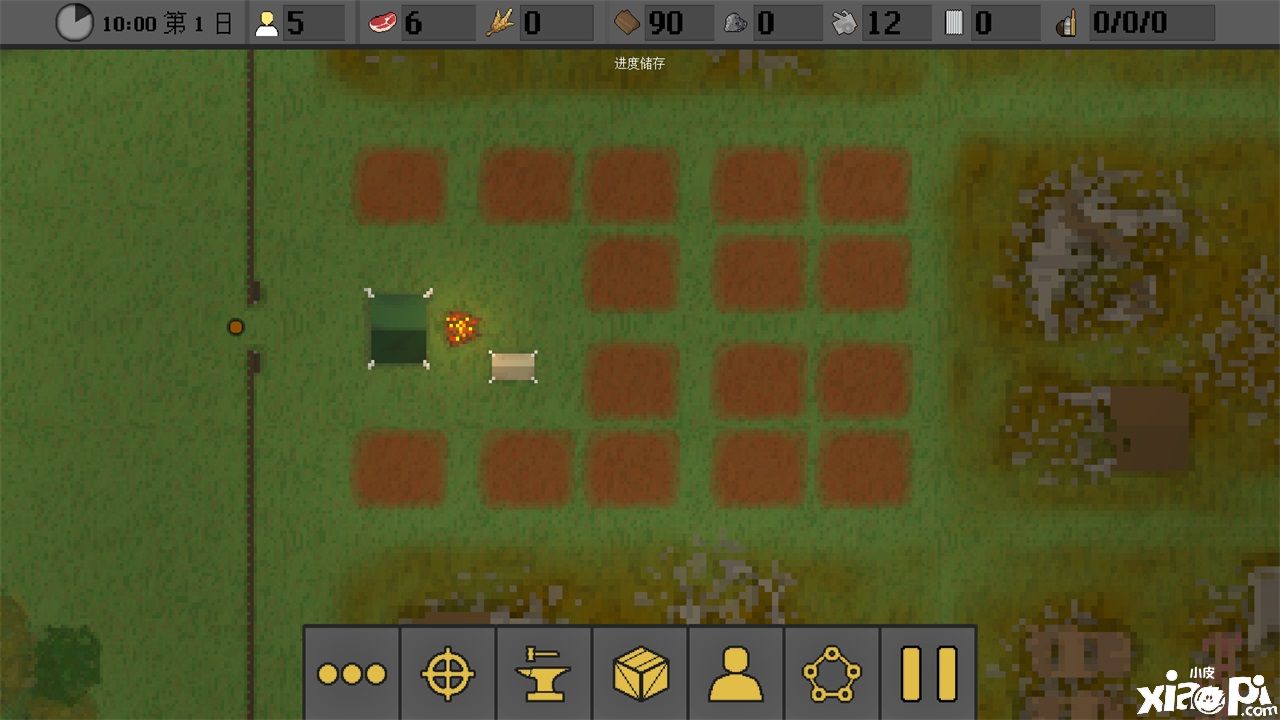Screen dimensions: 1280x720
Task: Show the survivor person menu
Action: point(735,674)
